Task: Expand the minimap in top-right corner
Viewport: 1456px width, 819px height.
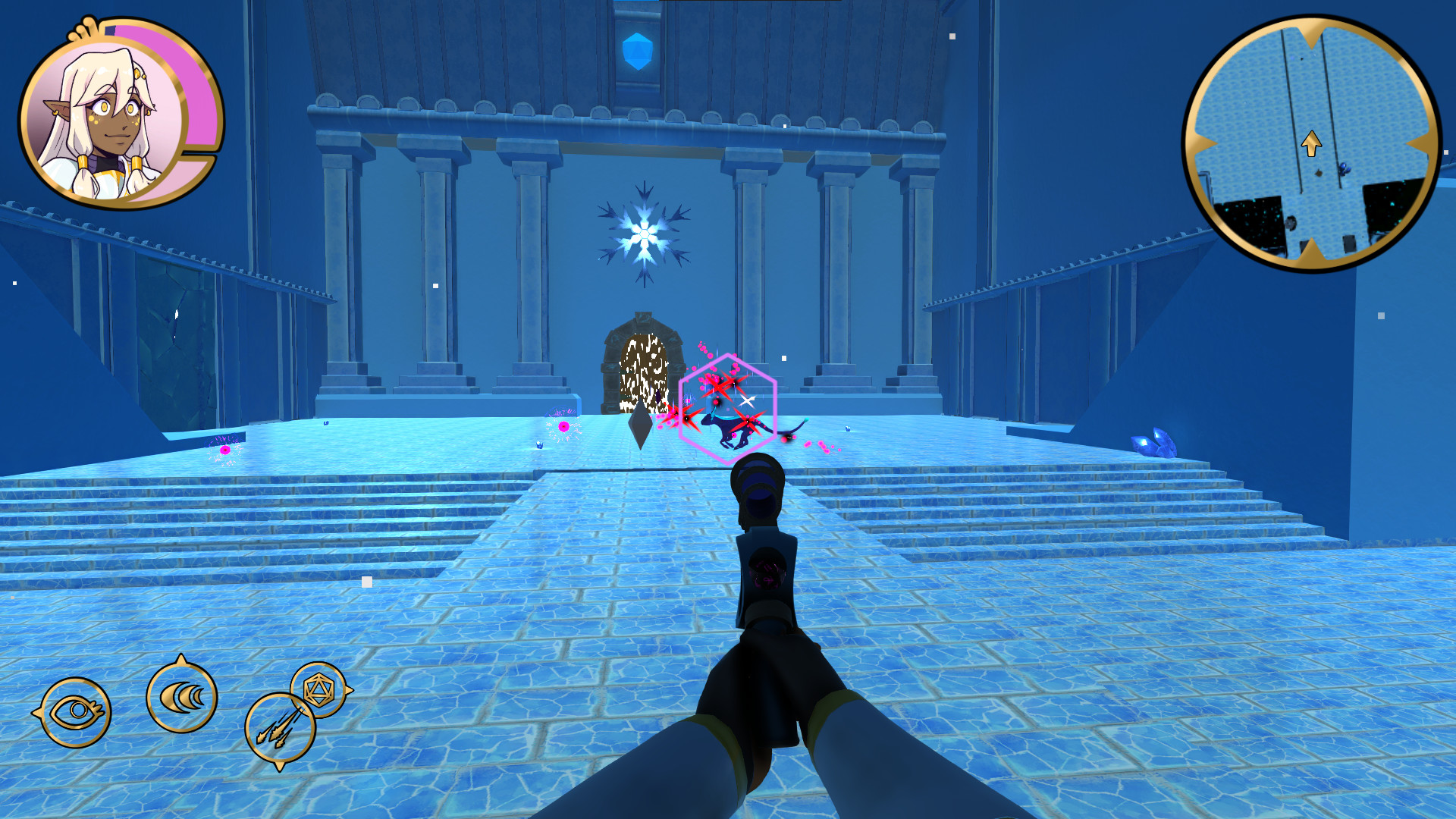Action: tap(1312, 140)
